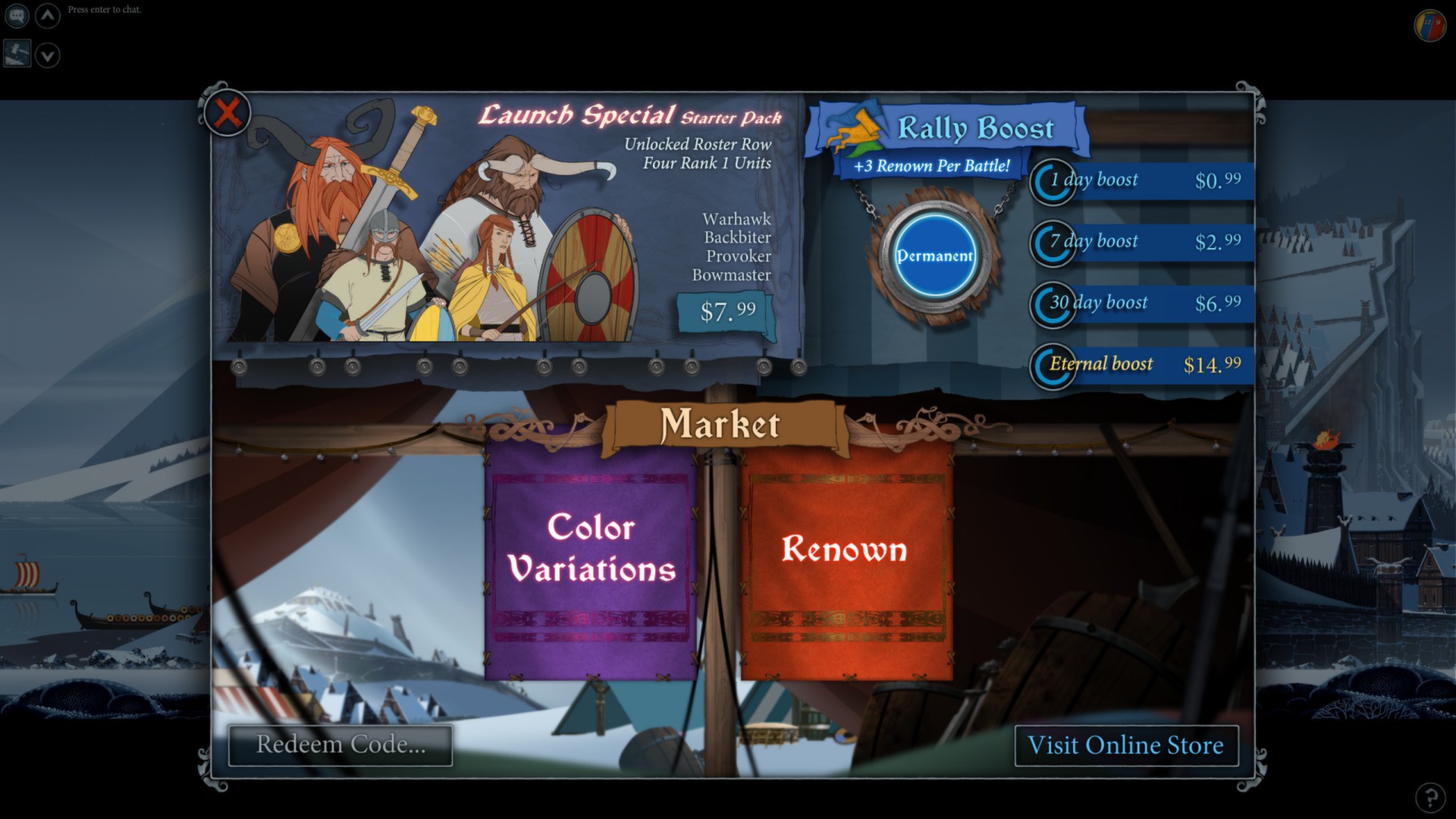Open the Renown market section
1456x819 pixels.
click(846, 551)
